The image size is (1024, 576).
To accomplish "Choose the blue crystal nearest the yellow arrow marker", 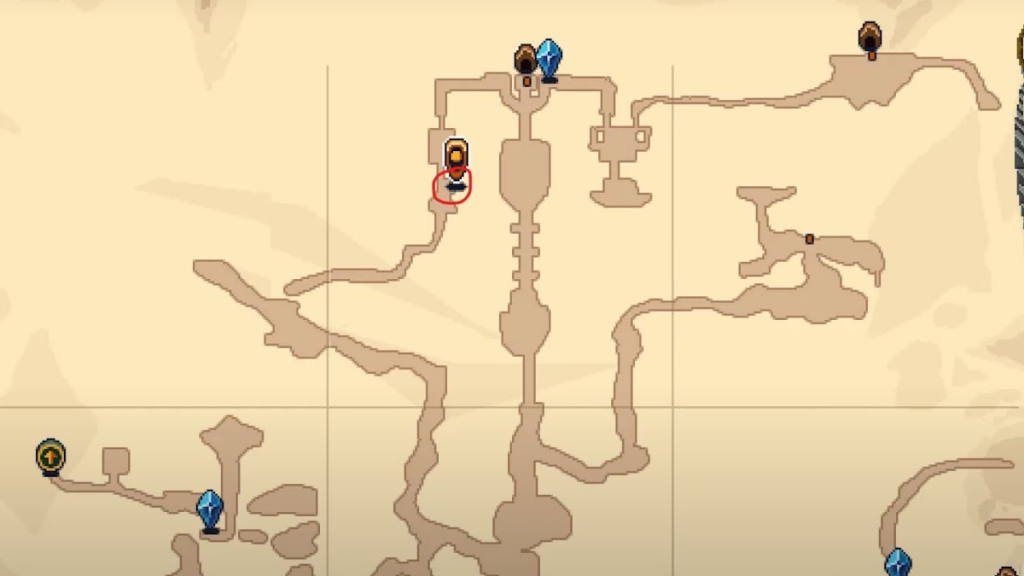I will (209, 510).
